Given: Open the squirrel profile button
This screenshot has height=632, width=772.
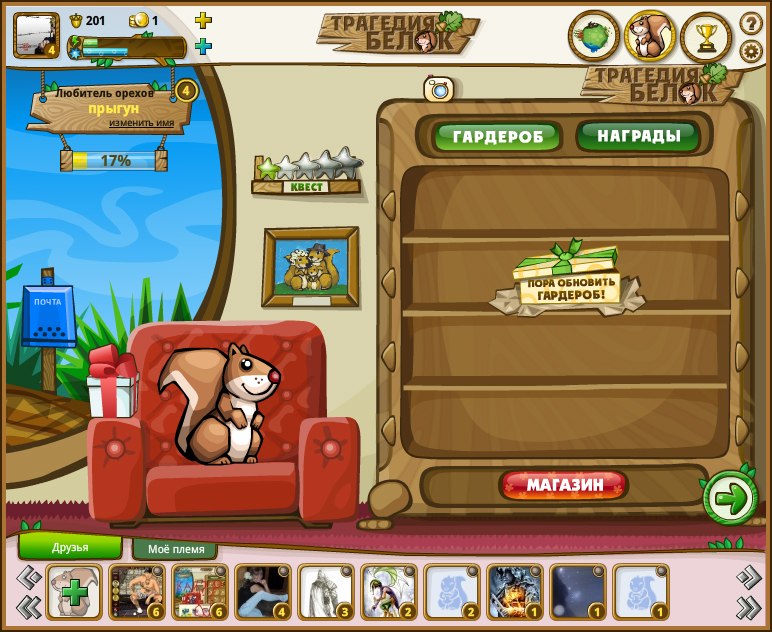Looking at the screenshot, I should coord(650,38).
